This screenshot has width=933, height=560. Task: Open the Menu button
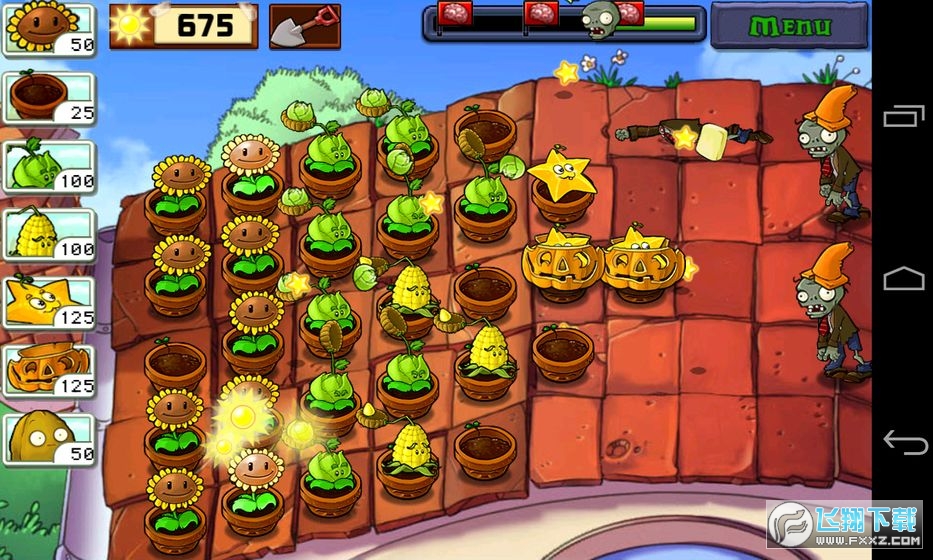point(789,25)
